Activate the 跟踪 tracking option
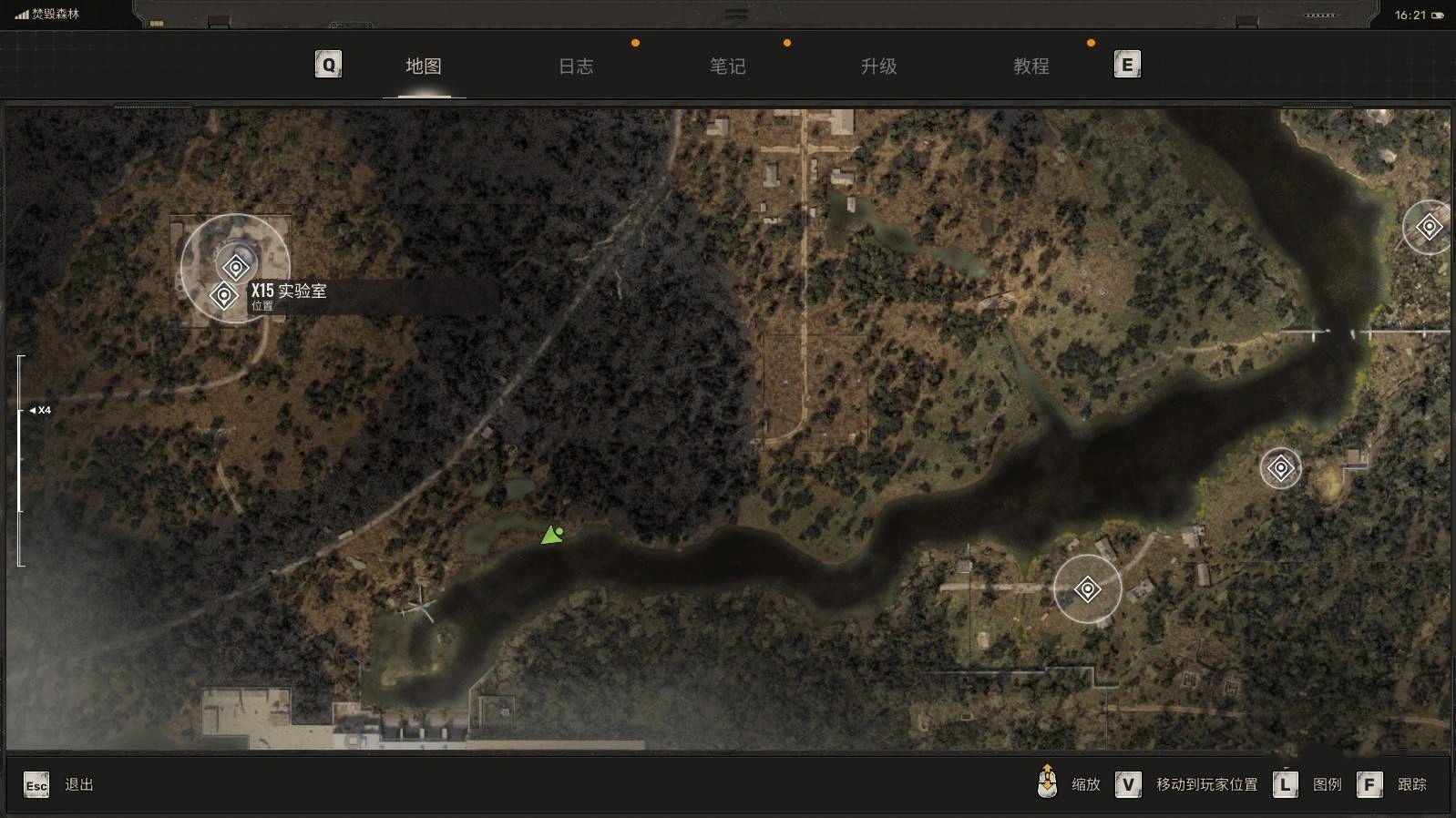The width and height of the screenshot is (1456, 818). 1411,784
